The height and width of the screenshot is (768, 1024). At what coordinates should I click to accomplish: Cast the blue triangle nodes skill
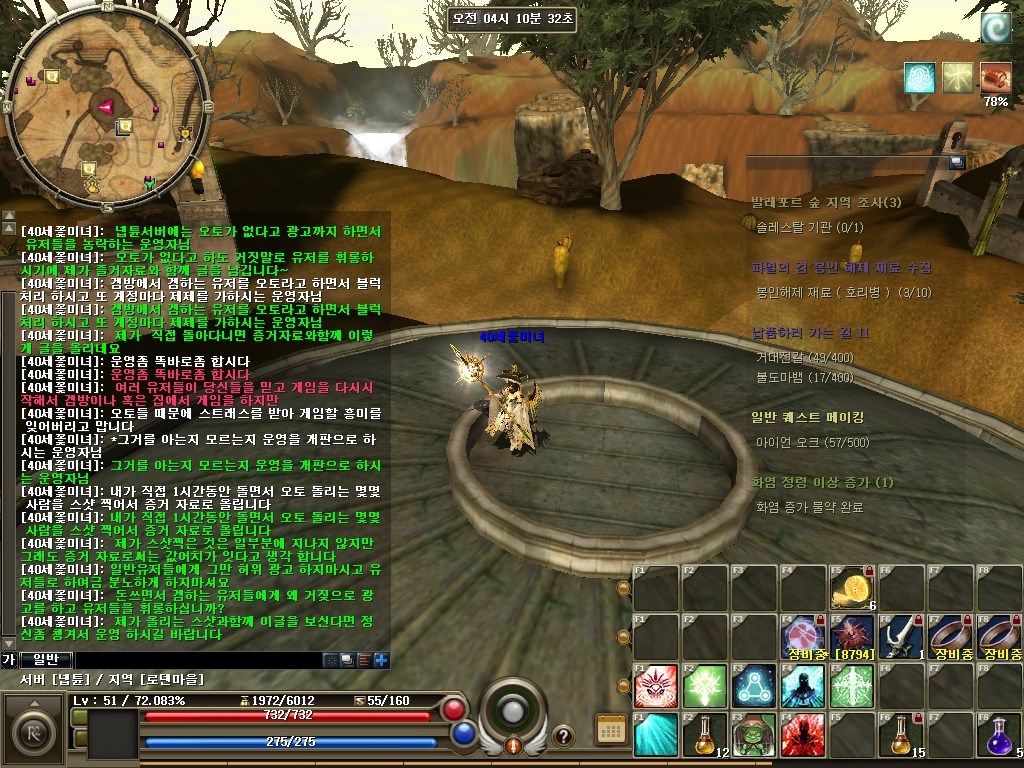coord(754,685)
